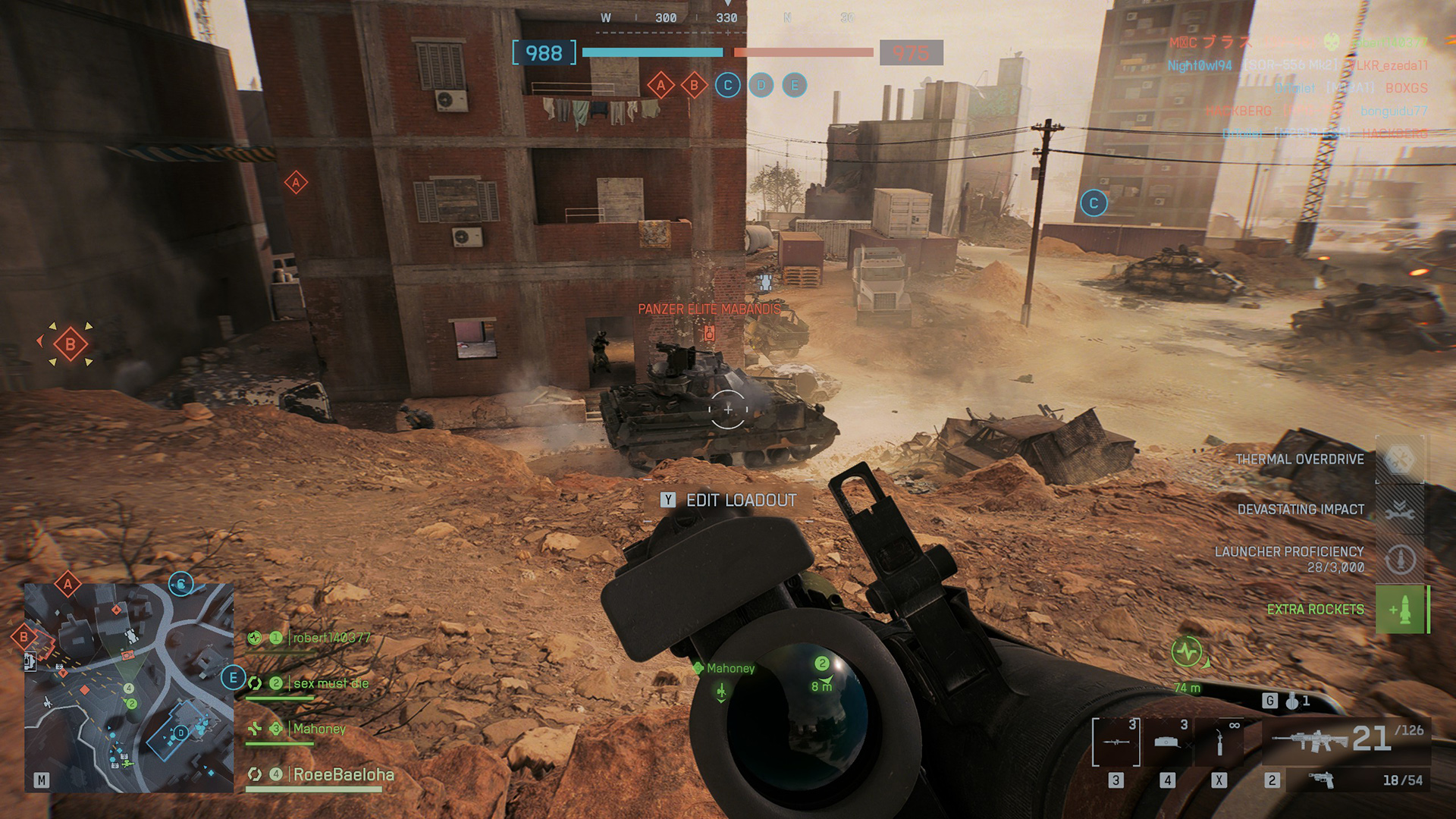Select objective B in the top capture bar
The height and width of the screenshot is (819, 1456).
694,85
